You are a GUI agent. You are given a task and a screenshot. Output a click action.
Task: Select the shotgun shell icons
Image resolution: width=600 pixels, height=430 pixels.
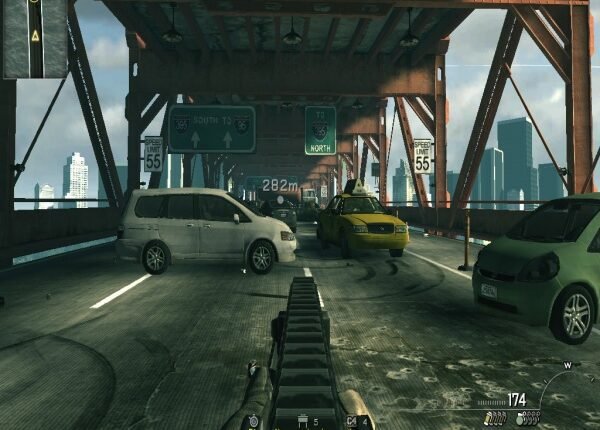[x=495, y=418]
